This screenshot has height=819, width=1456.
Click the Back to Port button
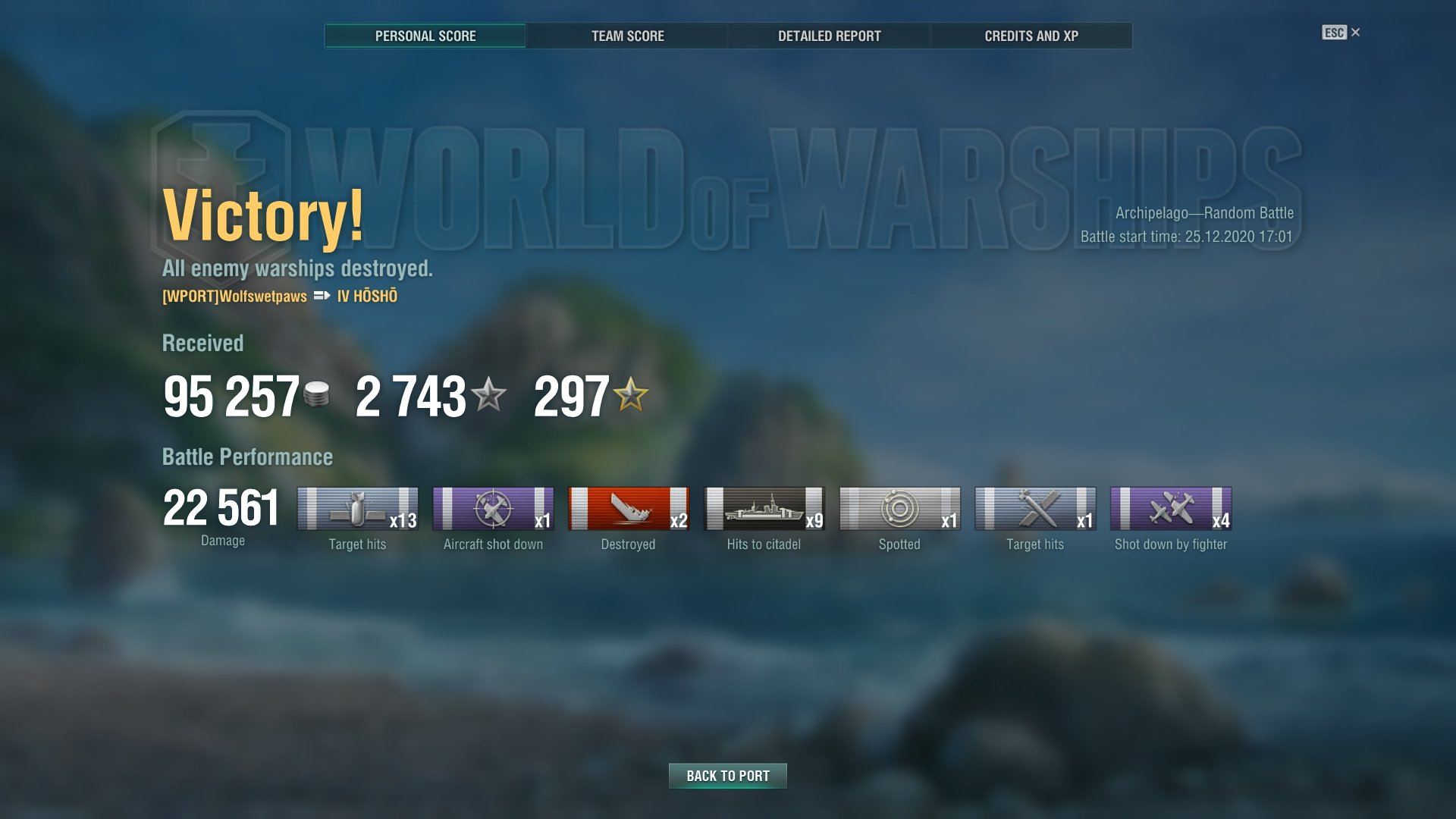tap(727, 776)
